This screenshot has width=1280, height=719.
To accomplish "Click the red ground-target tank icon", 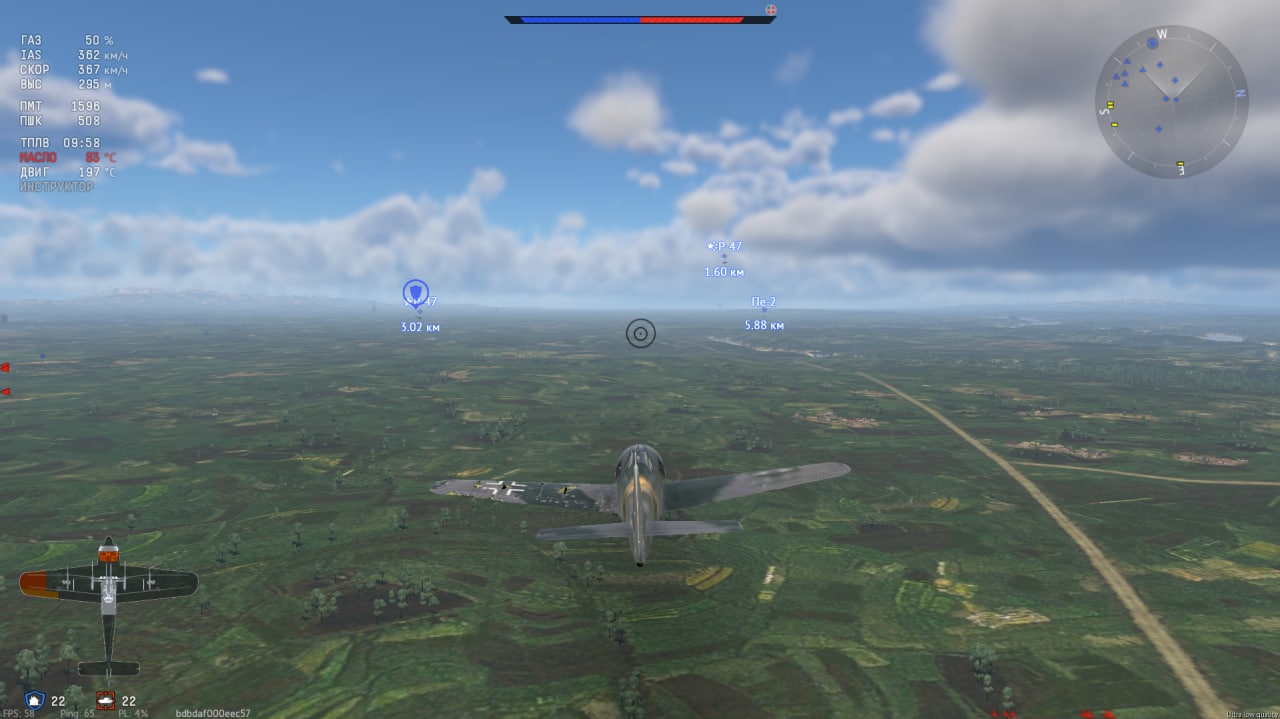I will pyautogui.click(x=105, y=700).
